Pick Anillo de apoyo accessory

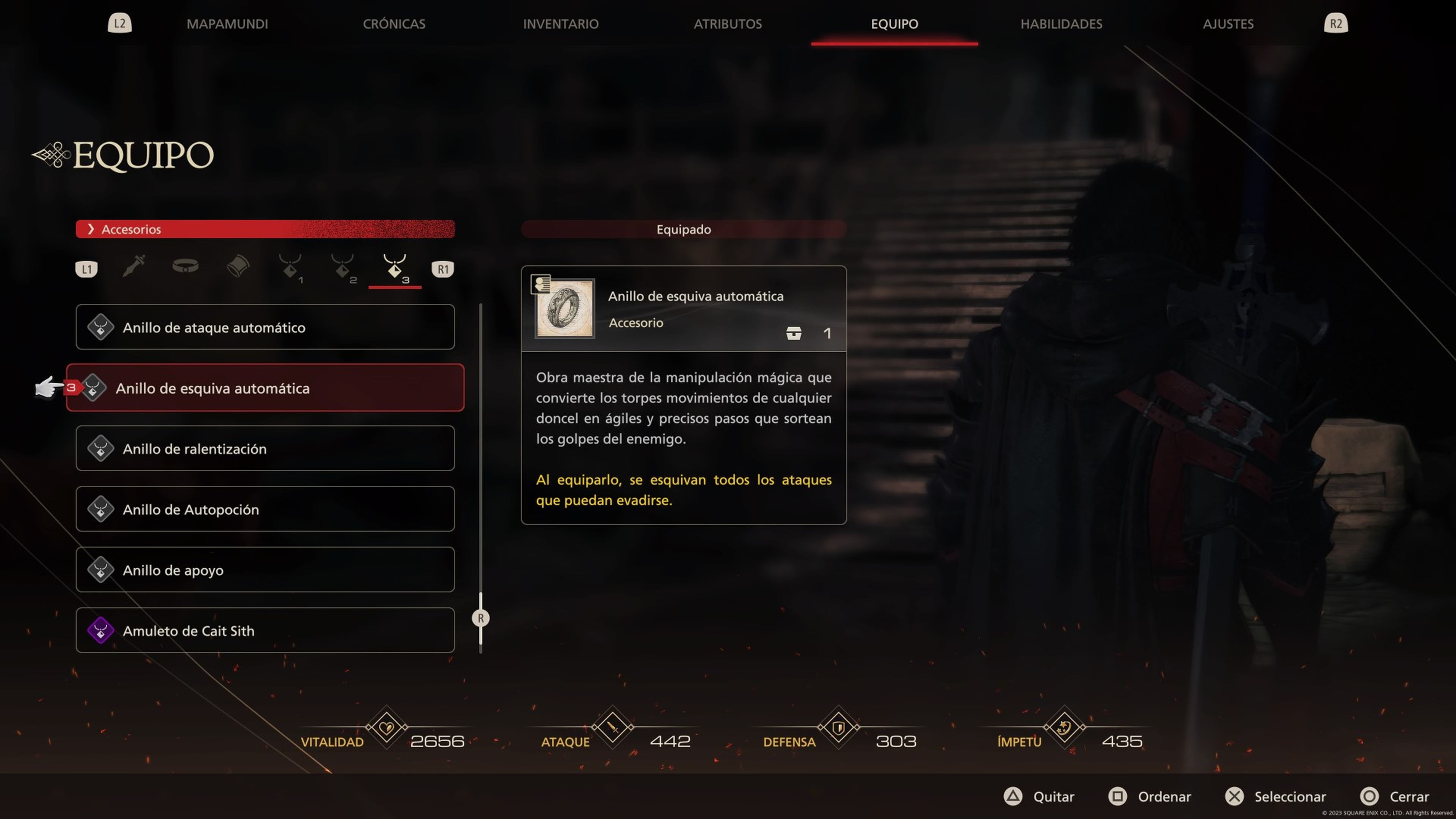(x=265, y=570)
